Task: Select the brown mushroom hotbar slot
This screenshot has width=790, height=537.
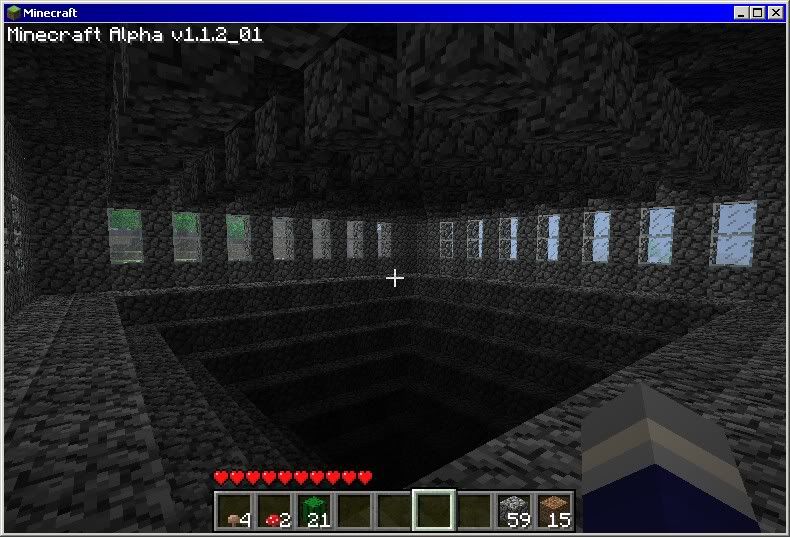Action: (234, 510)
